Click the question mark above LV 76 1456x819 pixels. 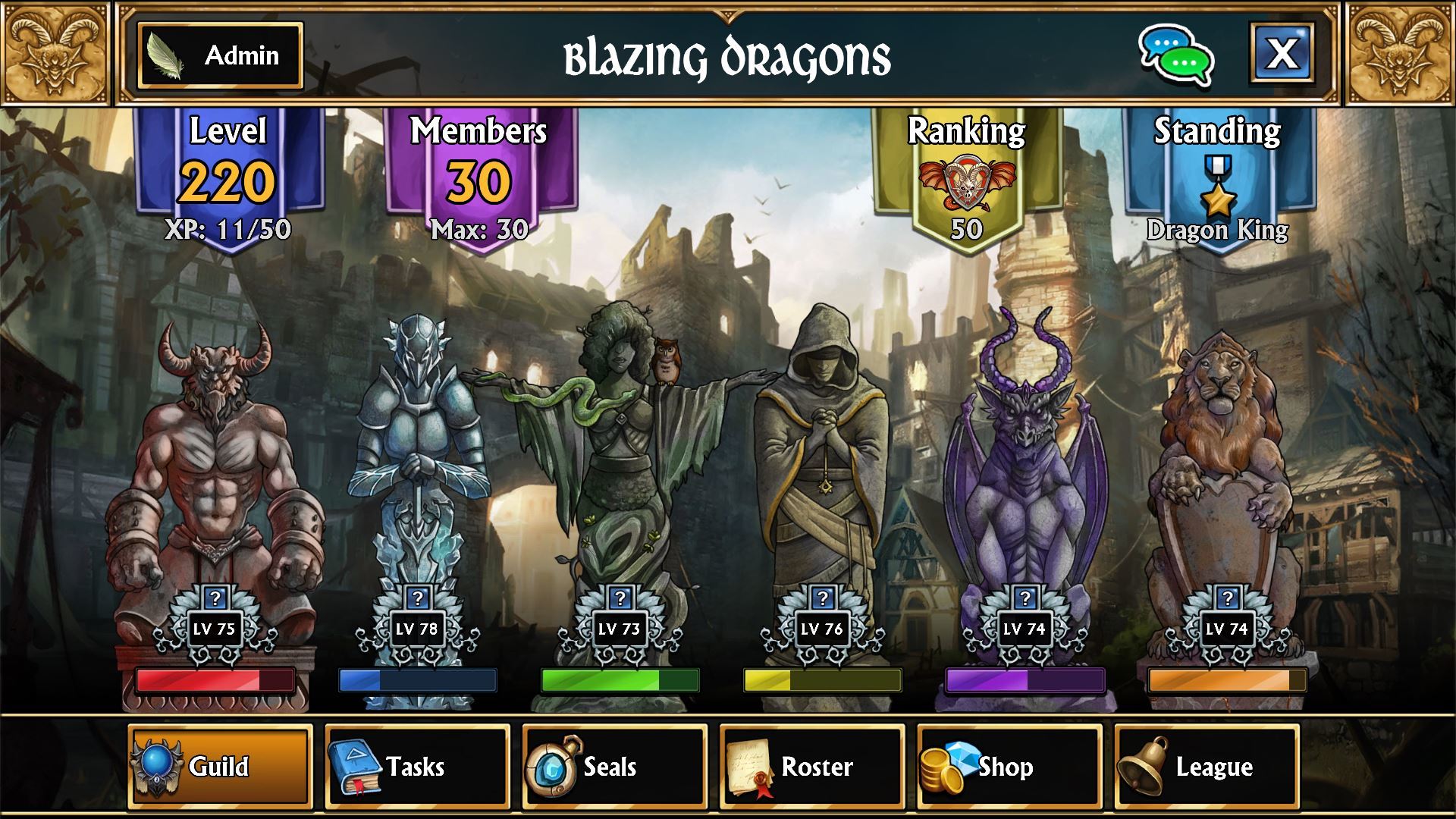click(822, 598)
